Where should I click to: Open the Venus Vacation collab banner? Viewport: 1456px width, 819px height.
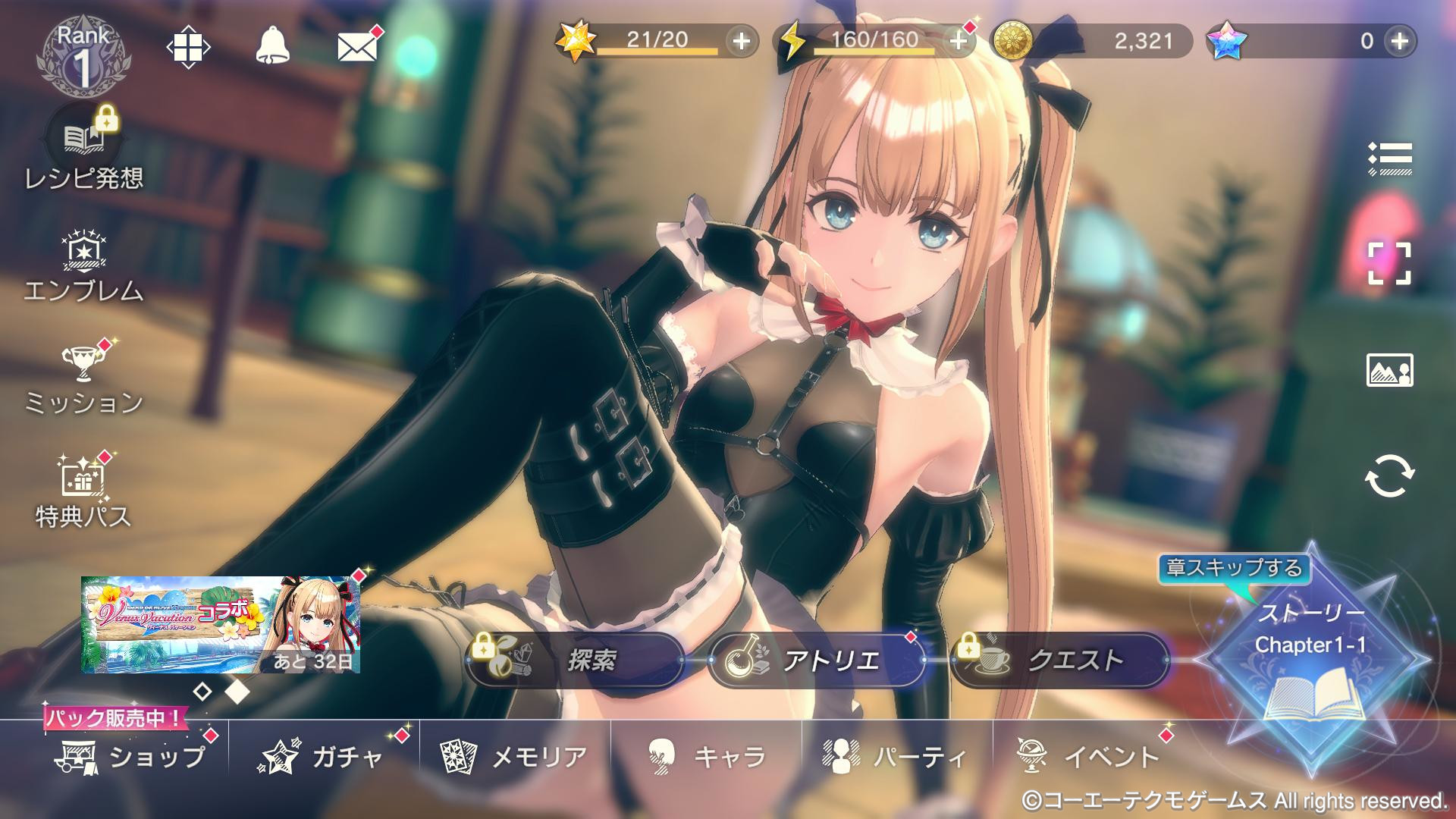click(x=220, y=625)
